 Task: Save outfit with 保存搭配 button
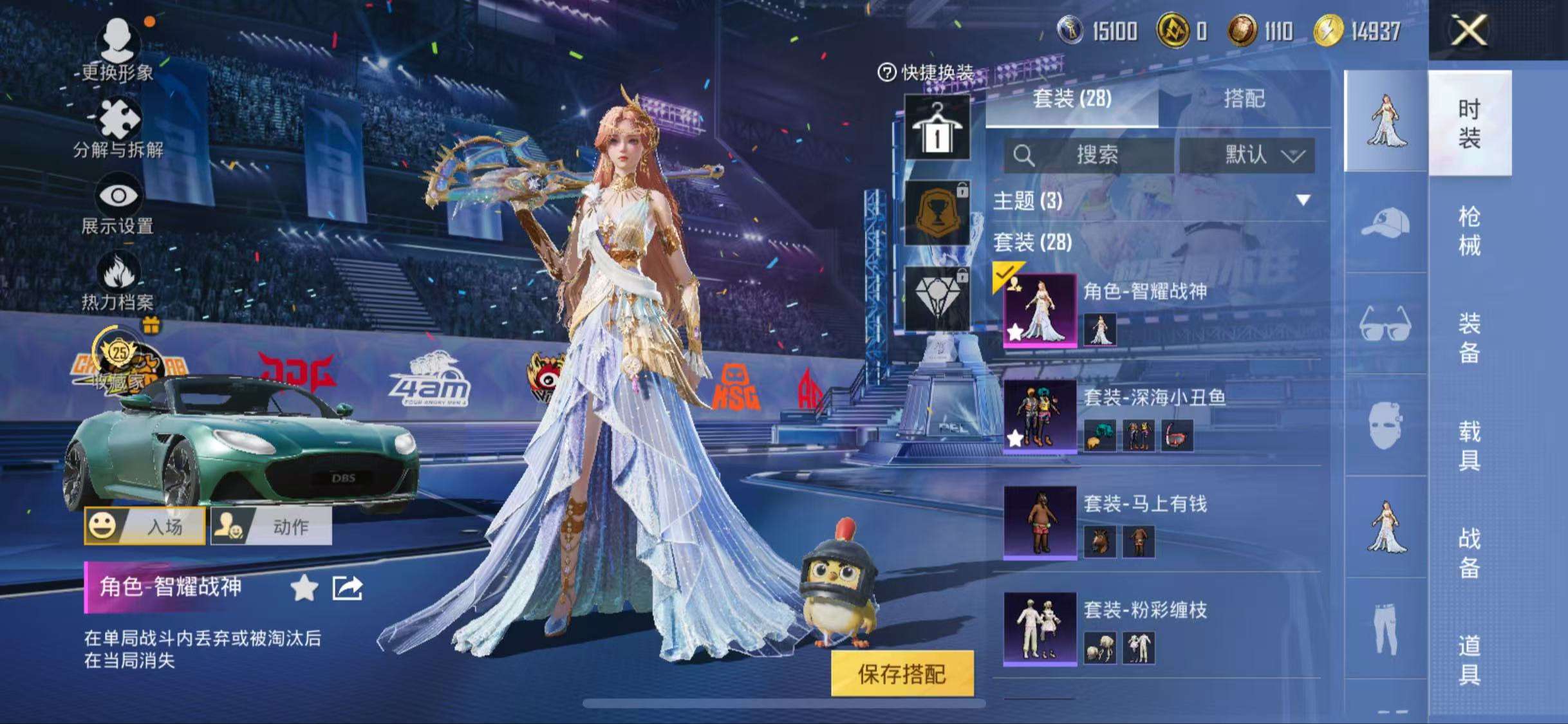pyautogui.click(x=902, y=673)
